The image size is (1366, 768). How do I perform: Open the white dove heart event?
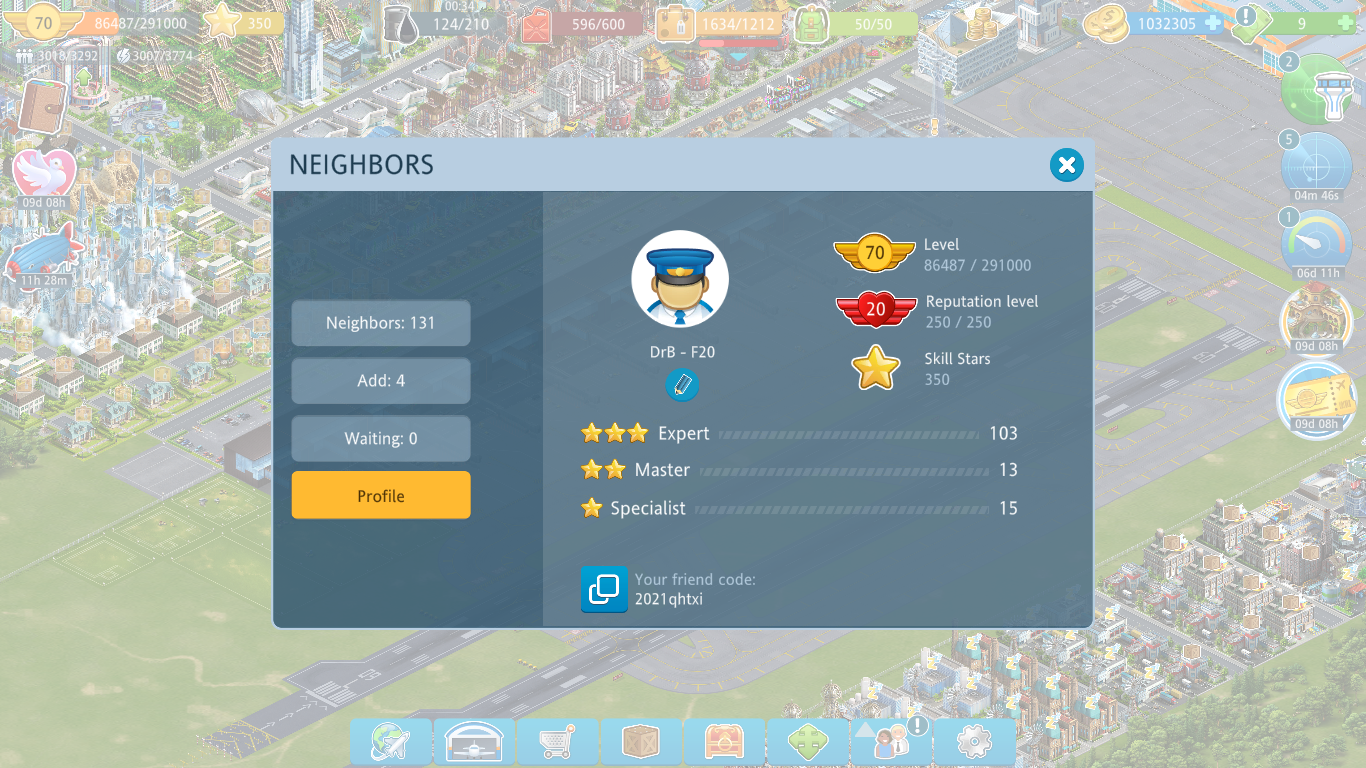coord(44,173)
